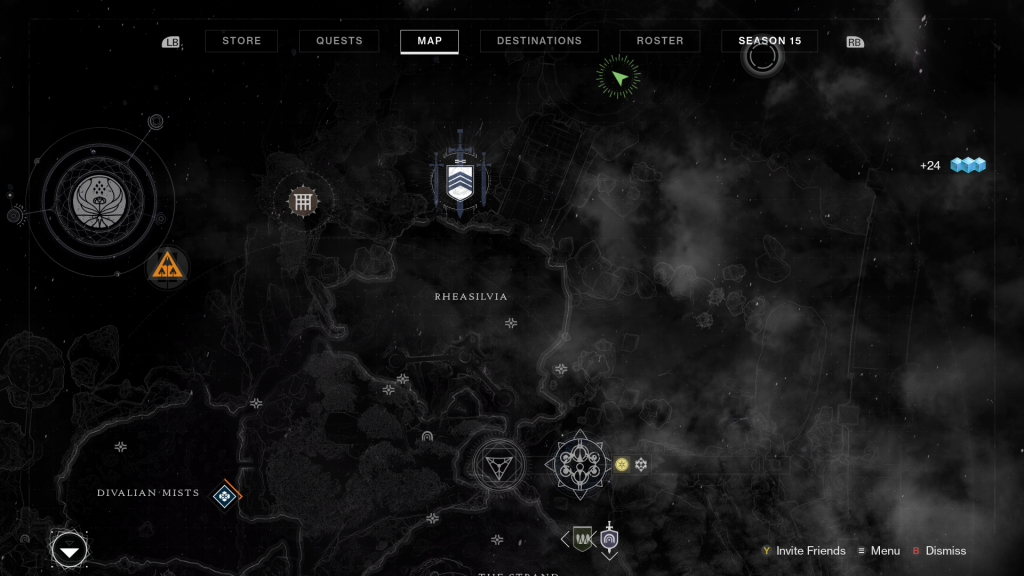
Task: Open the dark ring icon beside Season 15
Action: point(762,57)
